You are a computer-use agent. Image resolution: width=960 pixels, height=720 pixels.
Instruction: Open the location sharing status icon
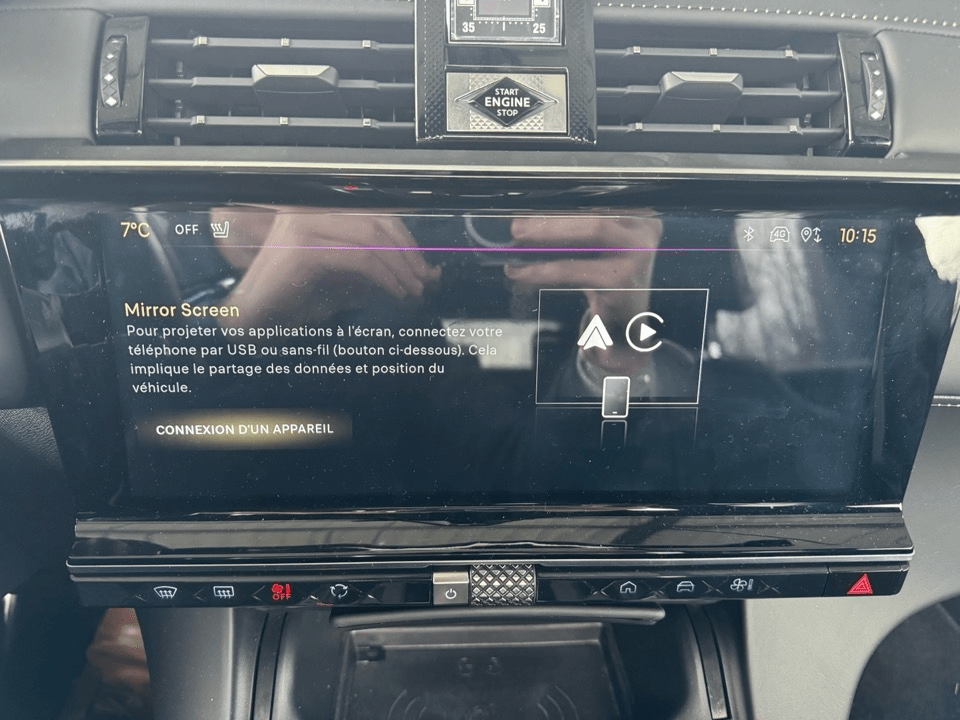(x=811, y=235)
